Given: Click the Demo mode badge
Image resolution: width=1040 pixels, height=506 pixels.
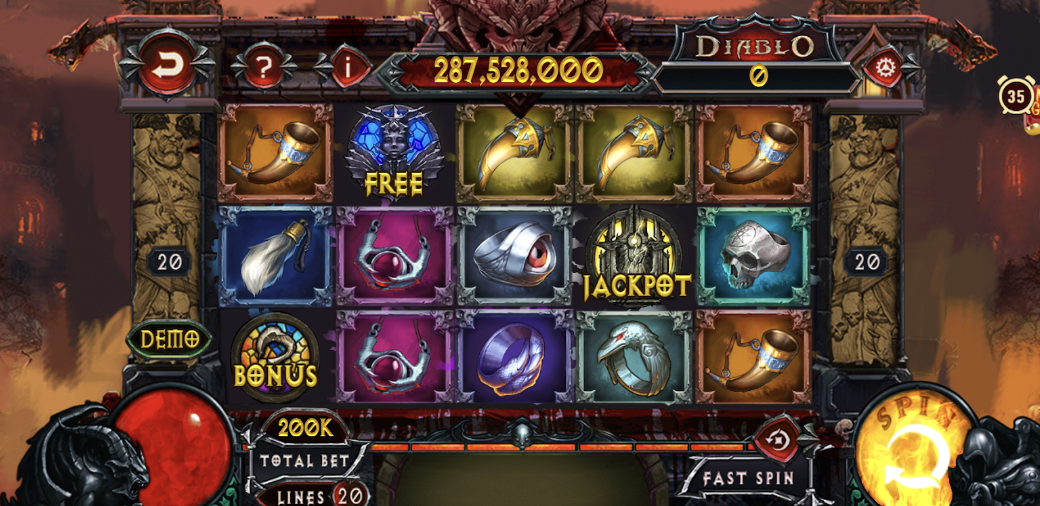Looking at the screenshot, I should click(x=169, y=339).
